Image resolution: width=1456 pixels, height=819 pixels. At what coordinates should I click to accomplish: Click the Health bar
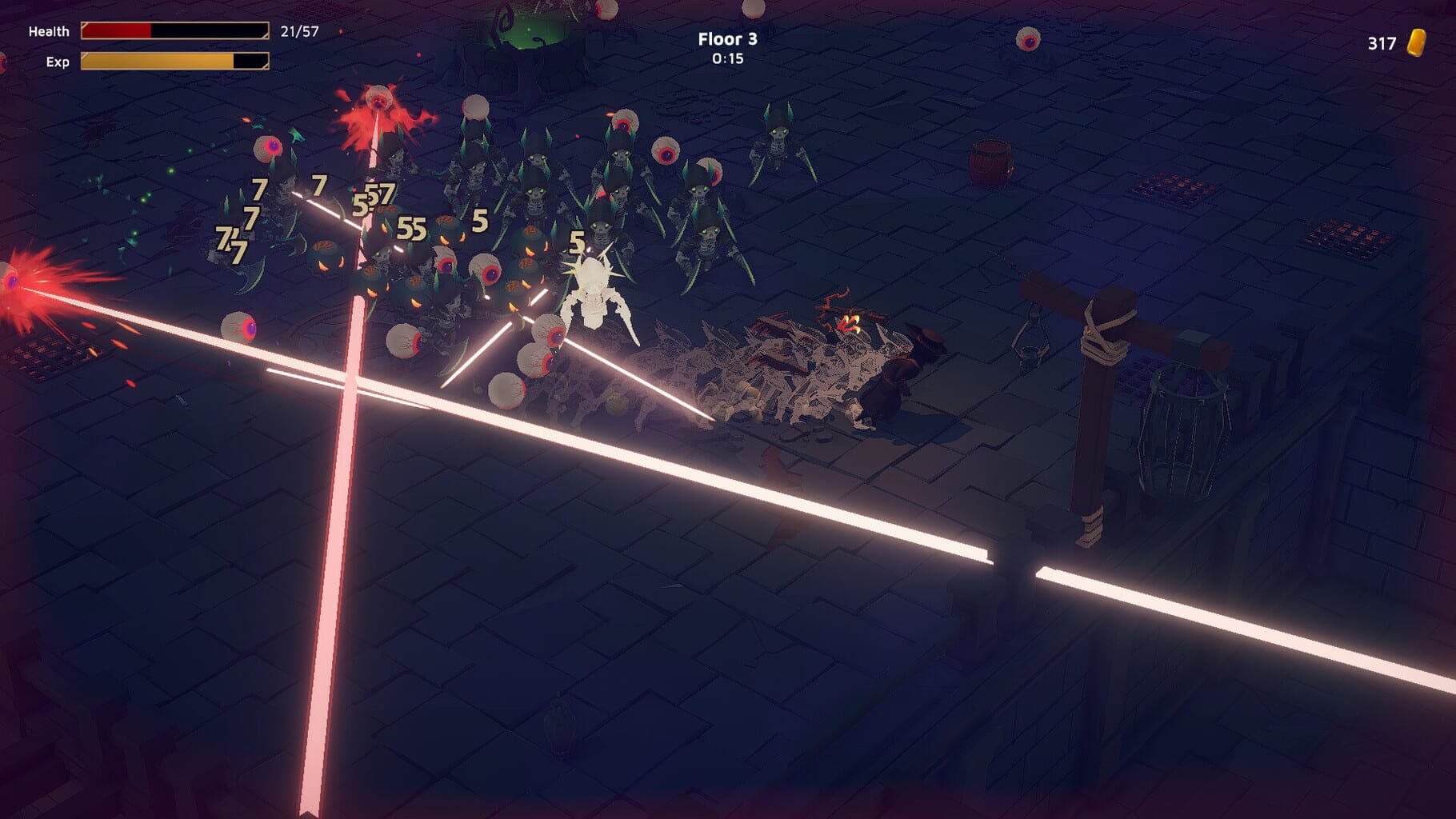pyautogui.click(x=174, y=31)
